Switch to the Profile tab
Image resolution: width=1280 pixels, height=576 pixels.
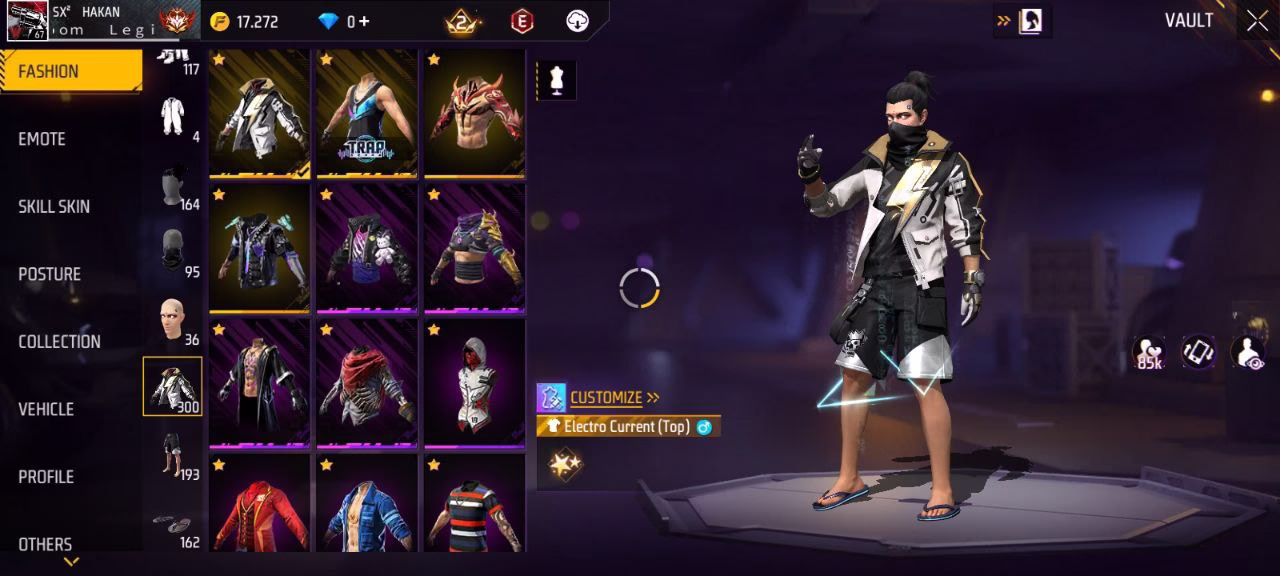point(46,477)
